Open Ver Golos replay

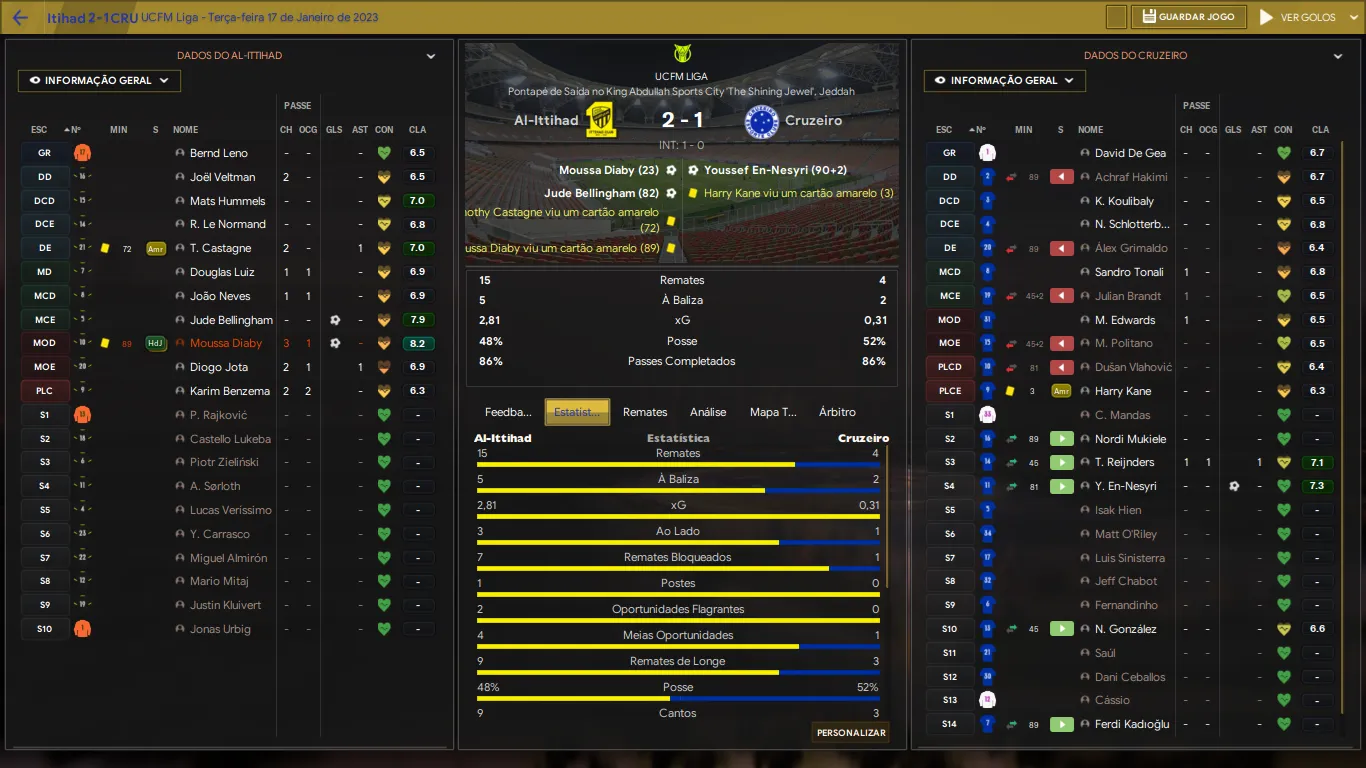coord(1297,17)
